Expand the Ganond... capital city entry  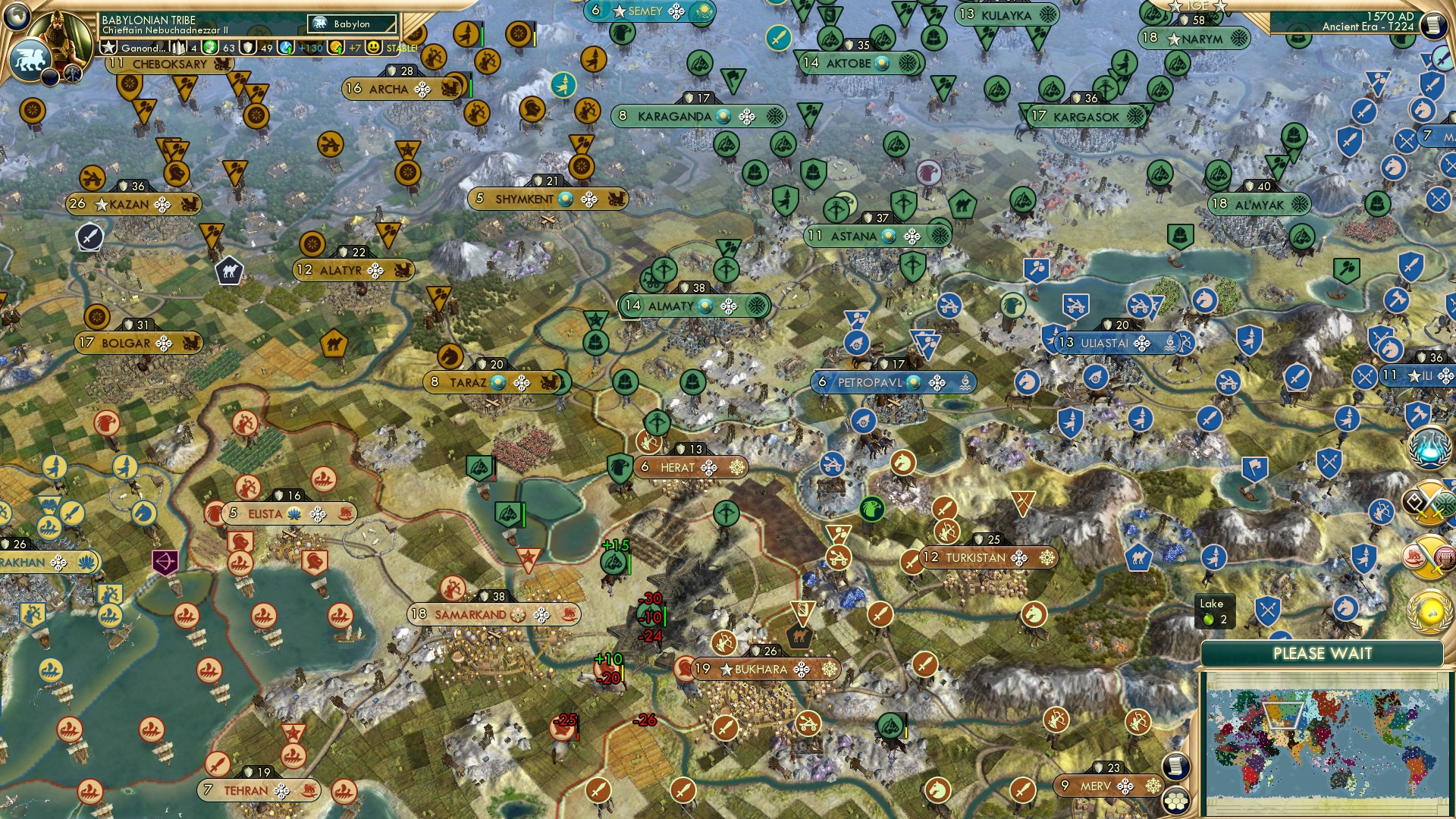tap(145, 48)
